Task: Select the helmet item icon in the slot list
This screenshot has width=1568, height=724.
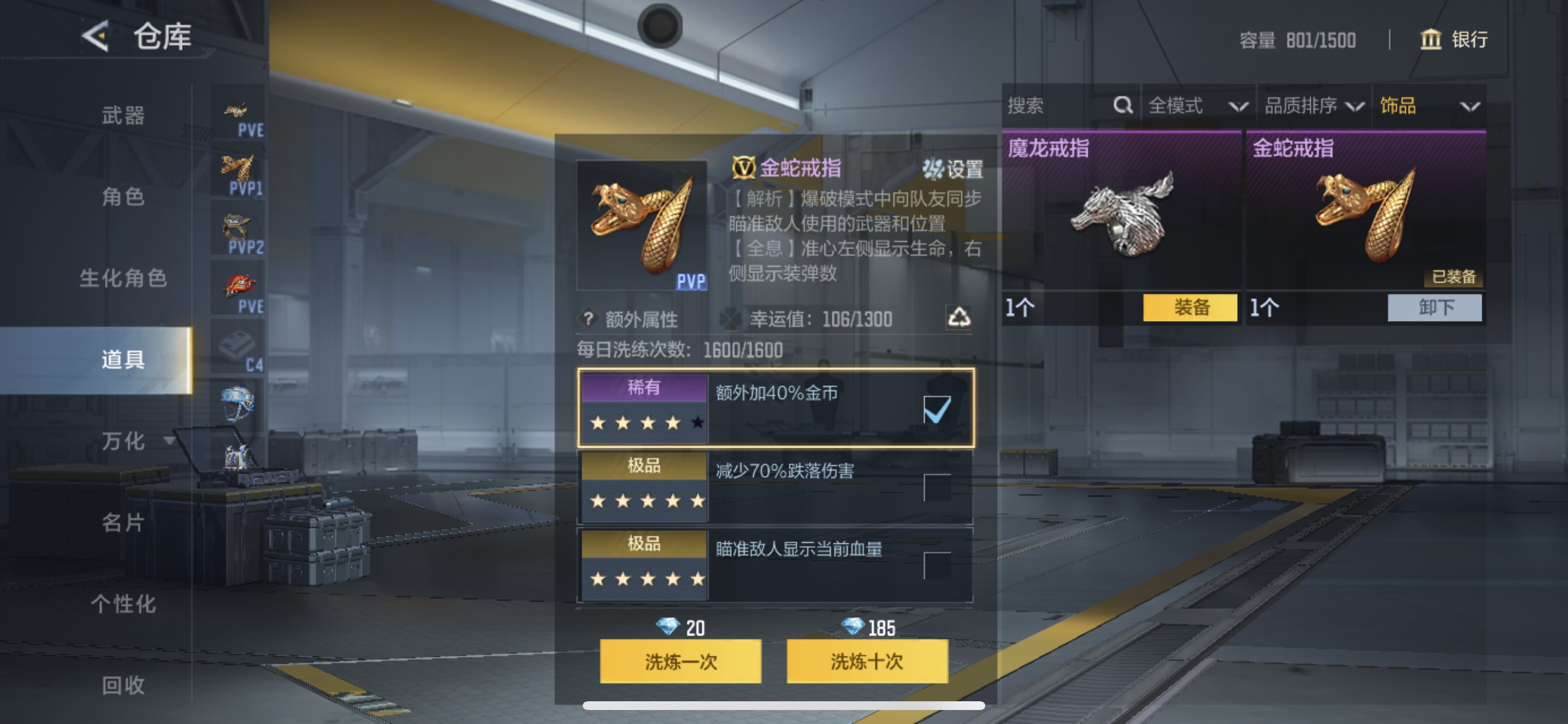Action: (237, 402)
